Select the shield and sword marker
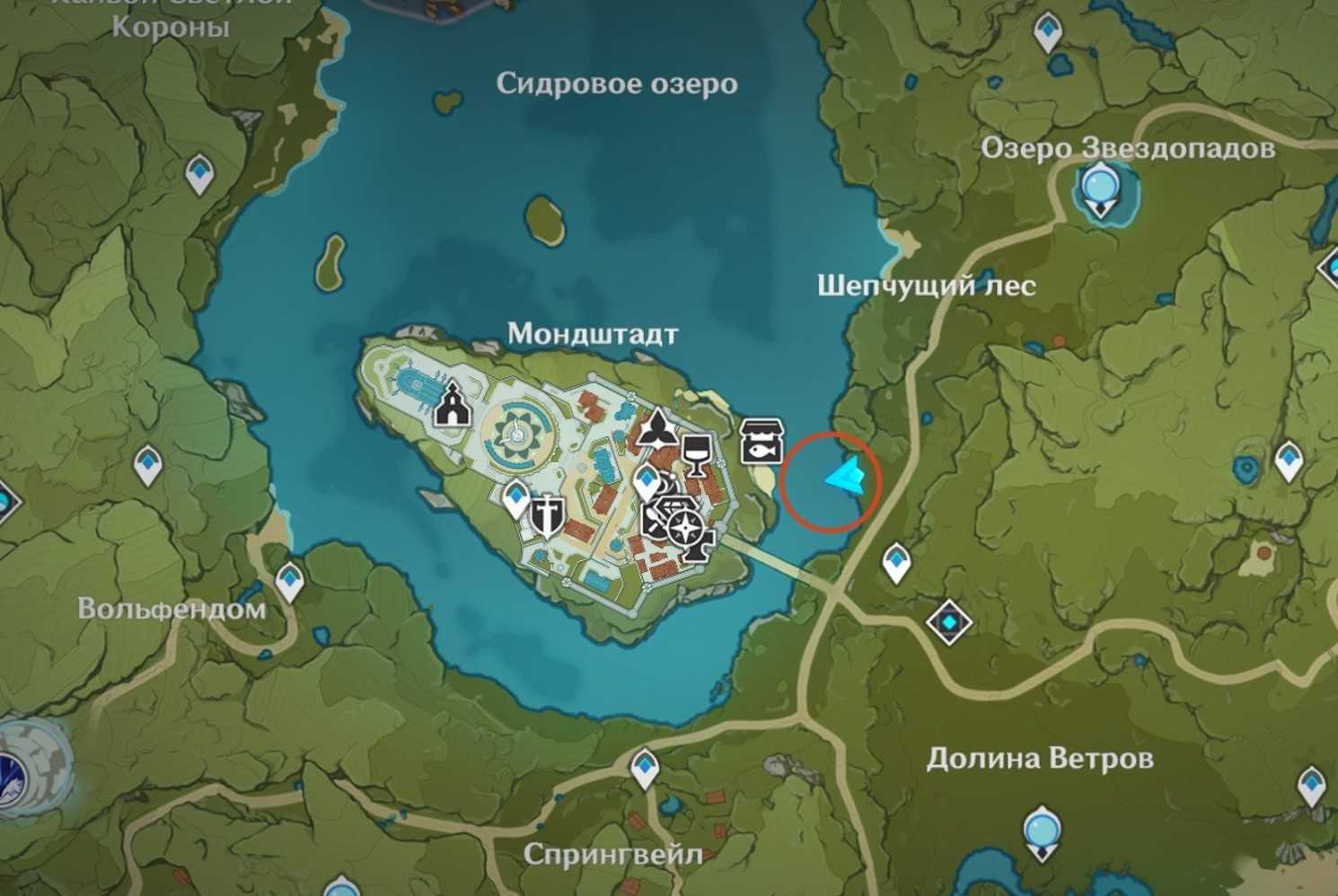 tap(544, 516)
